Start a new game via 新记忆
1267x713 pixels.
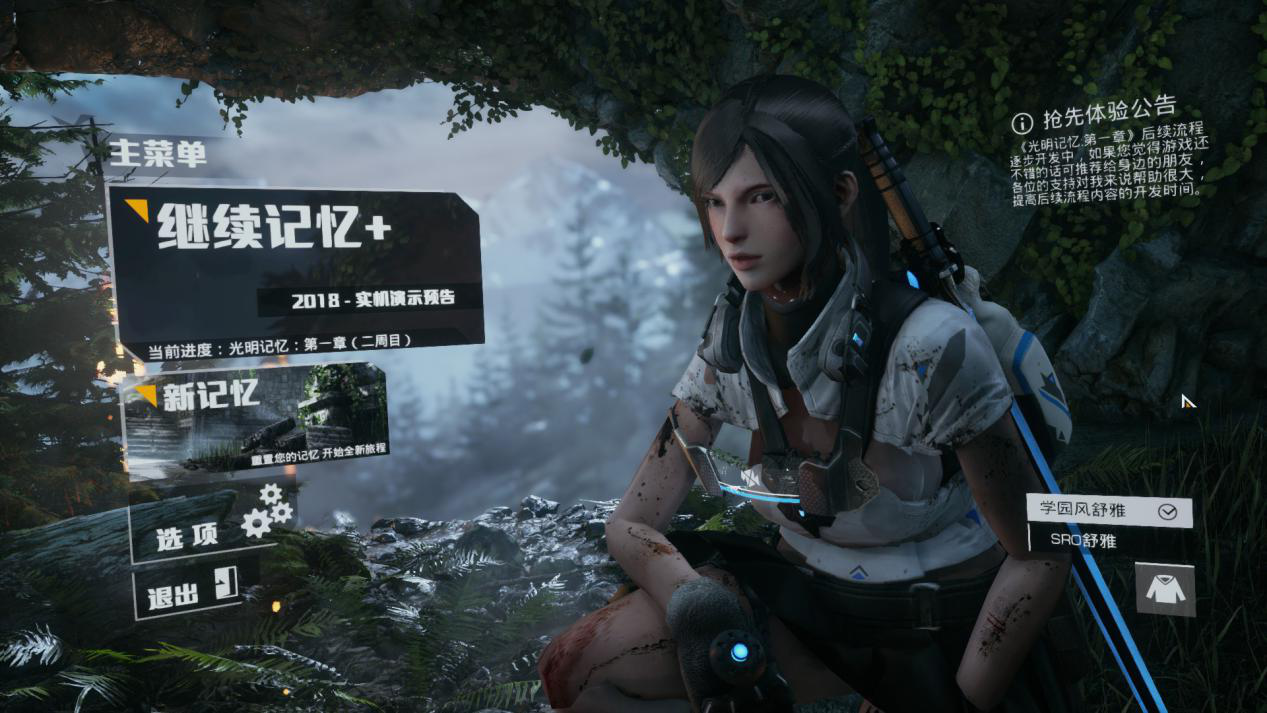coord(255,415)
